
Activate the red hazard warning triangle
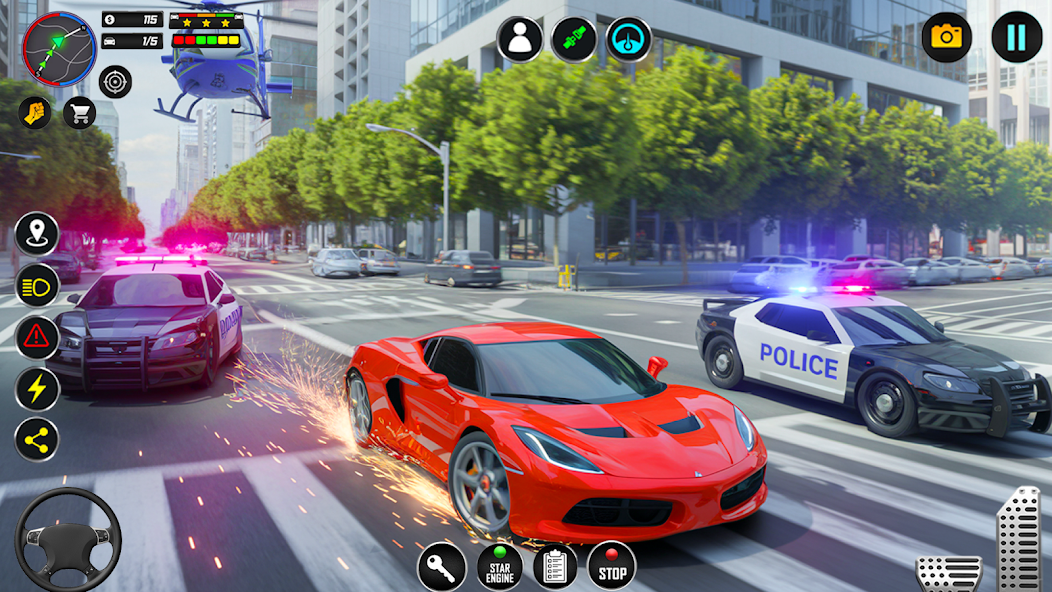pyautogui.click(x=37, y=337)
